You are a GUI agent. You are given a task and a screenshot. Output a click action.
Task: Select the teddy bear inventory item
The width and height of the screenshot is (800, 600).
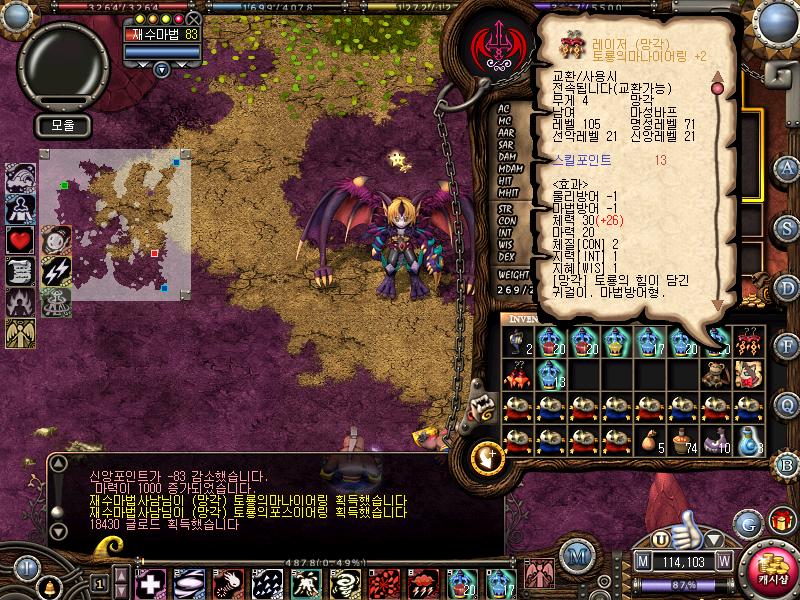(714, 374)
